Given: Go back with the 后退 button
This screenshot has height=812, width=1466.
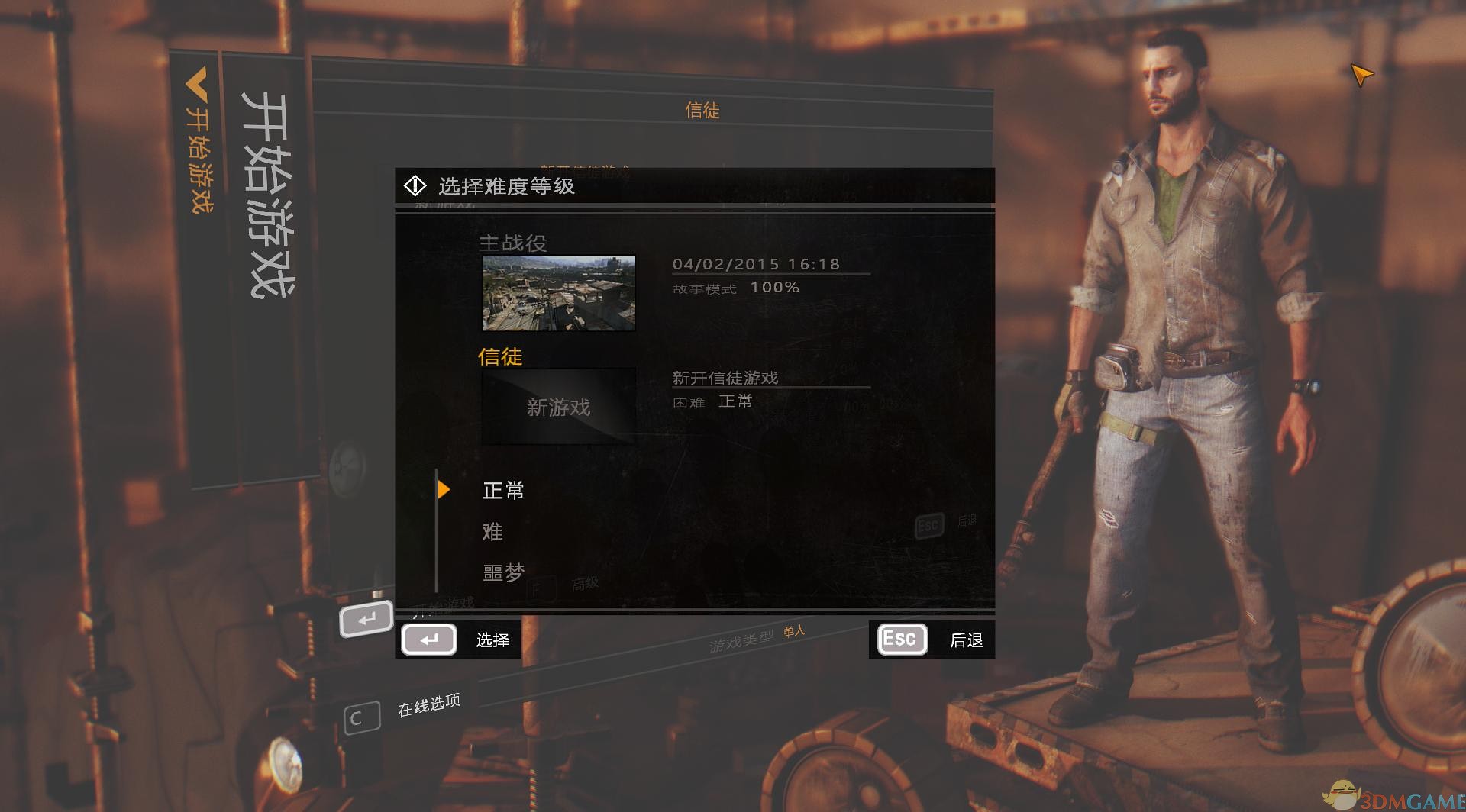Looking at the screenshot, I should coord(932,640).
